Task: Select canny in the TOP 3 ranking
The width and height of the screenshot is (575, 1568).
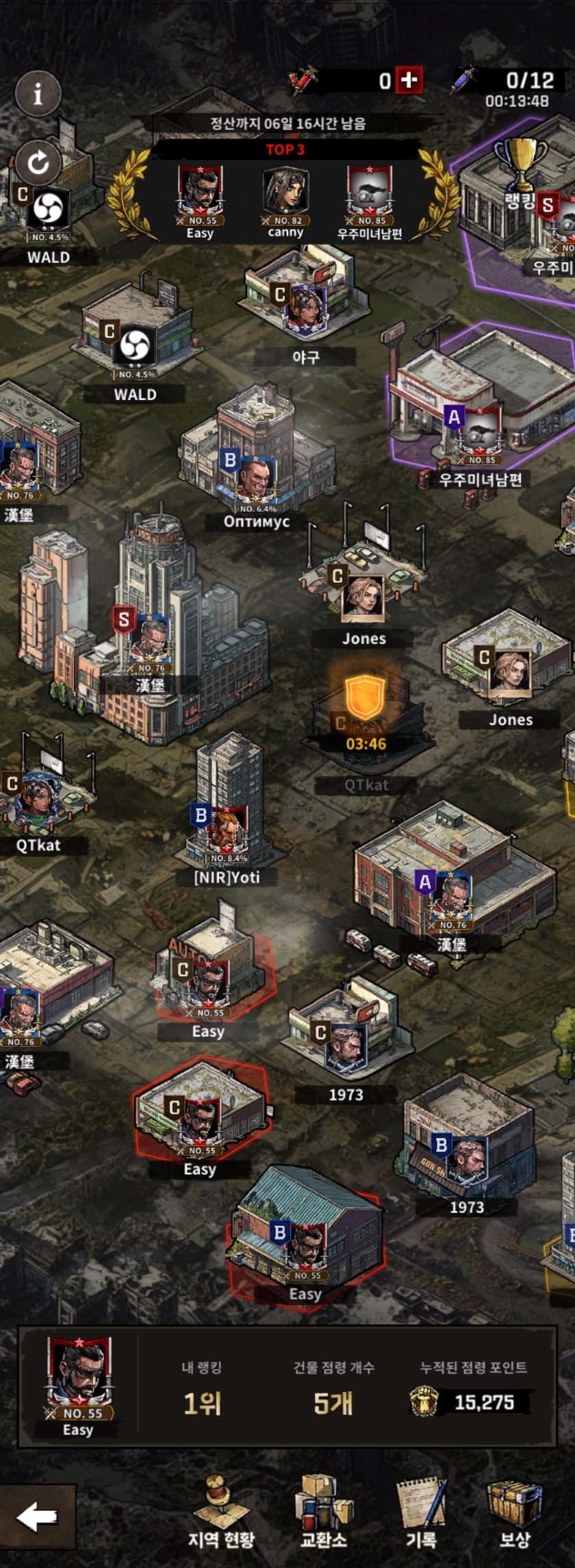Action: pos(285,199)
